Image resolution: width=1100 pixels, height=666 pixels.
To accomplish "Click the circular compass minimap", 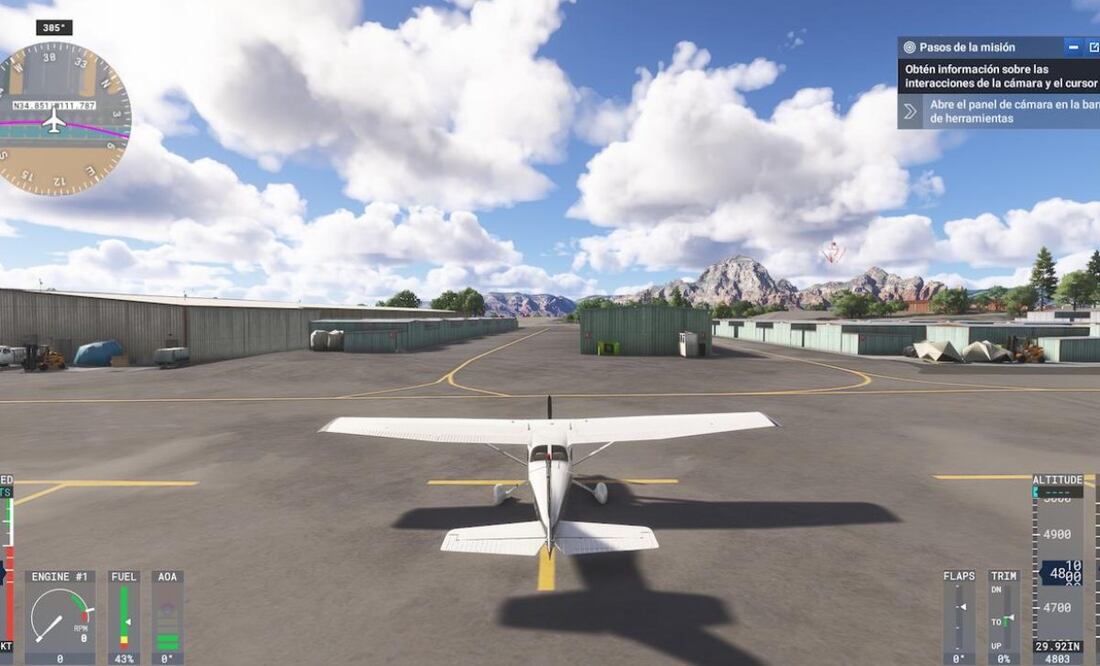I will (x=62, y=119).
